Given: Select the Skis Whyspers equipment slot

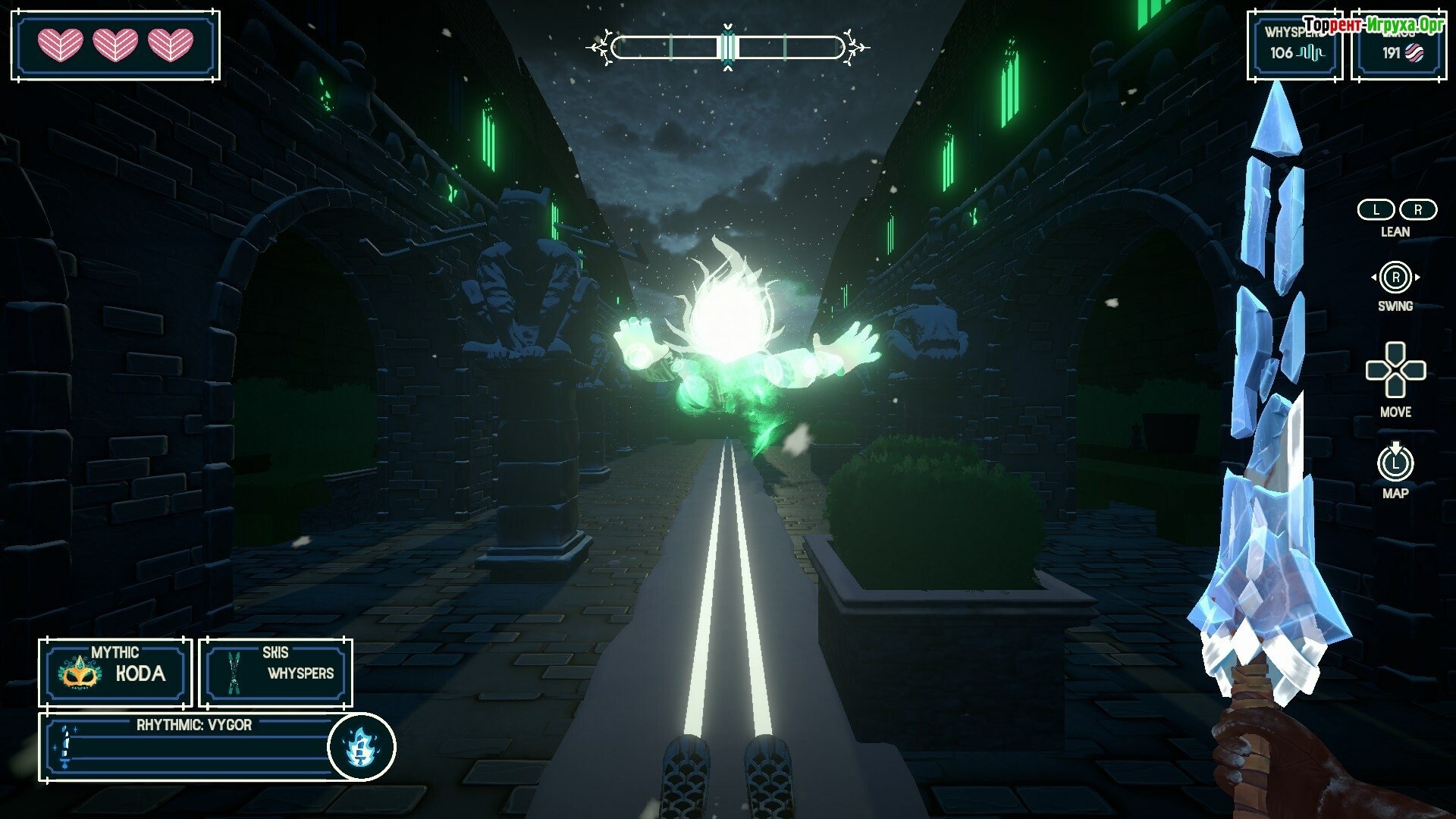Looking at the screenshot, I should (x=276, y=672).
